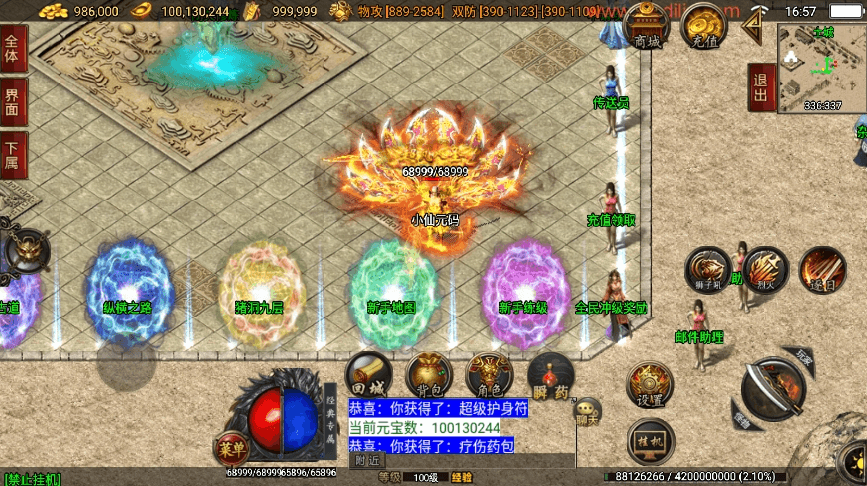Activate the 烈火 skill
The image size is (867, 486).
764,270
